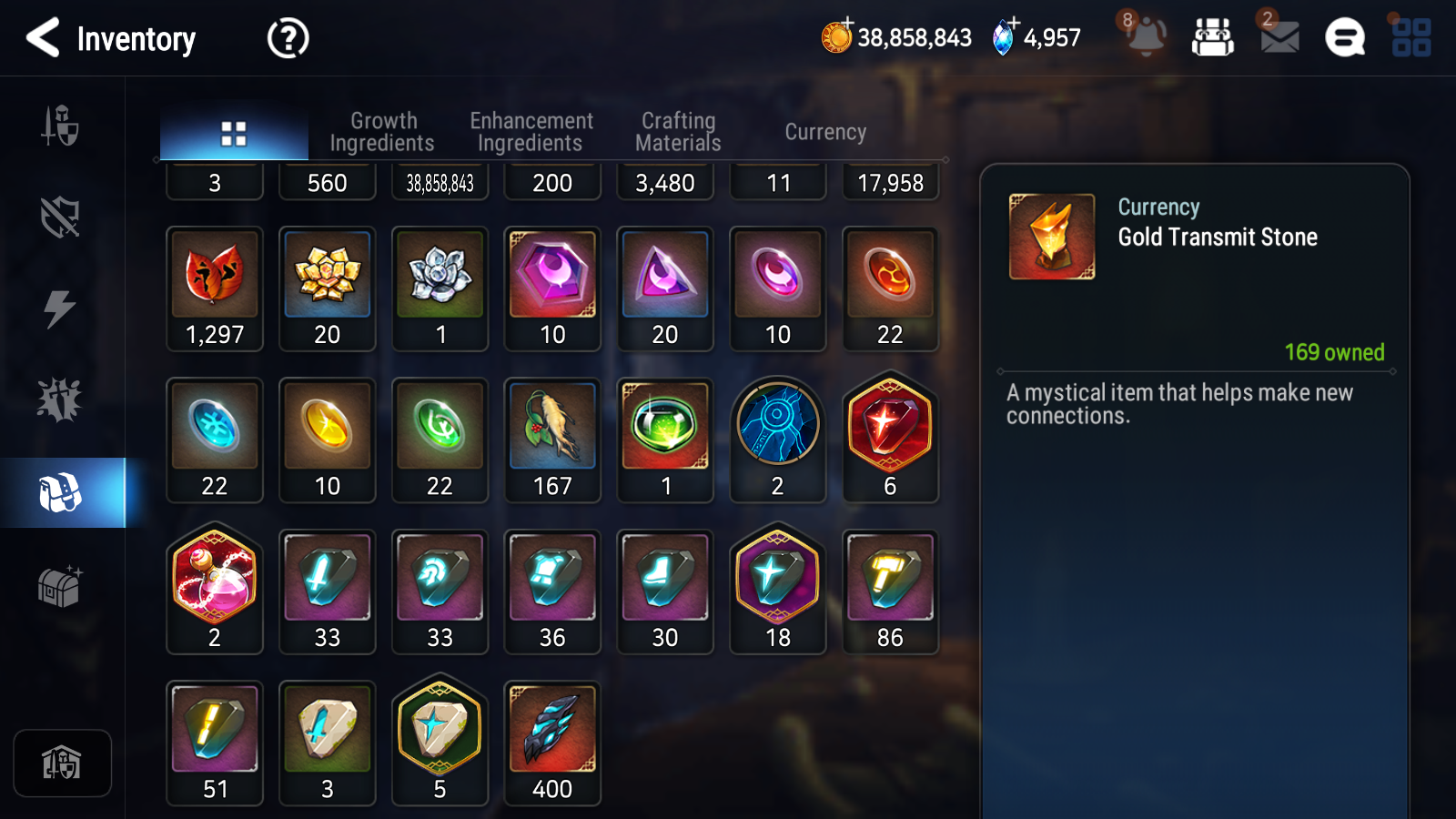Open the mail envelope inbox
The height and width of the screenshot is (819, 1456).
(1279, 37)
